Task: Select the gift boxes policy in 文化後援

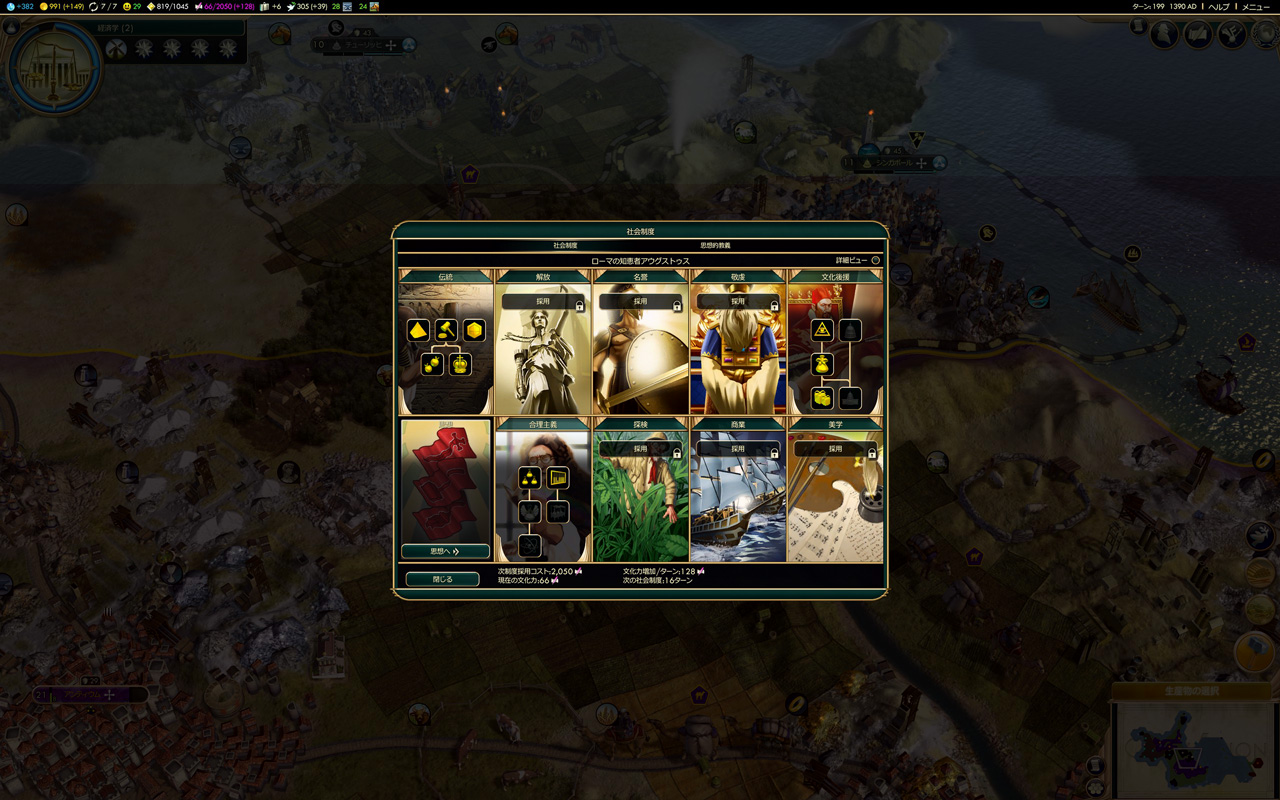Action: click(x=822, y=398)
